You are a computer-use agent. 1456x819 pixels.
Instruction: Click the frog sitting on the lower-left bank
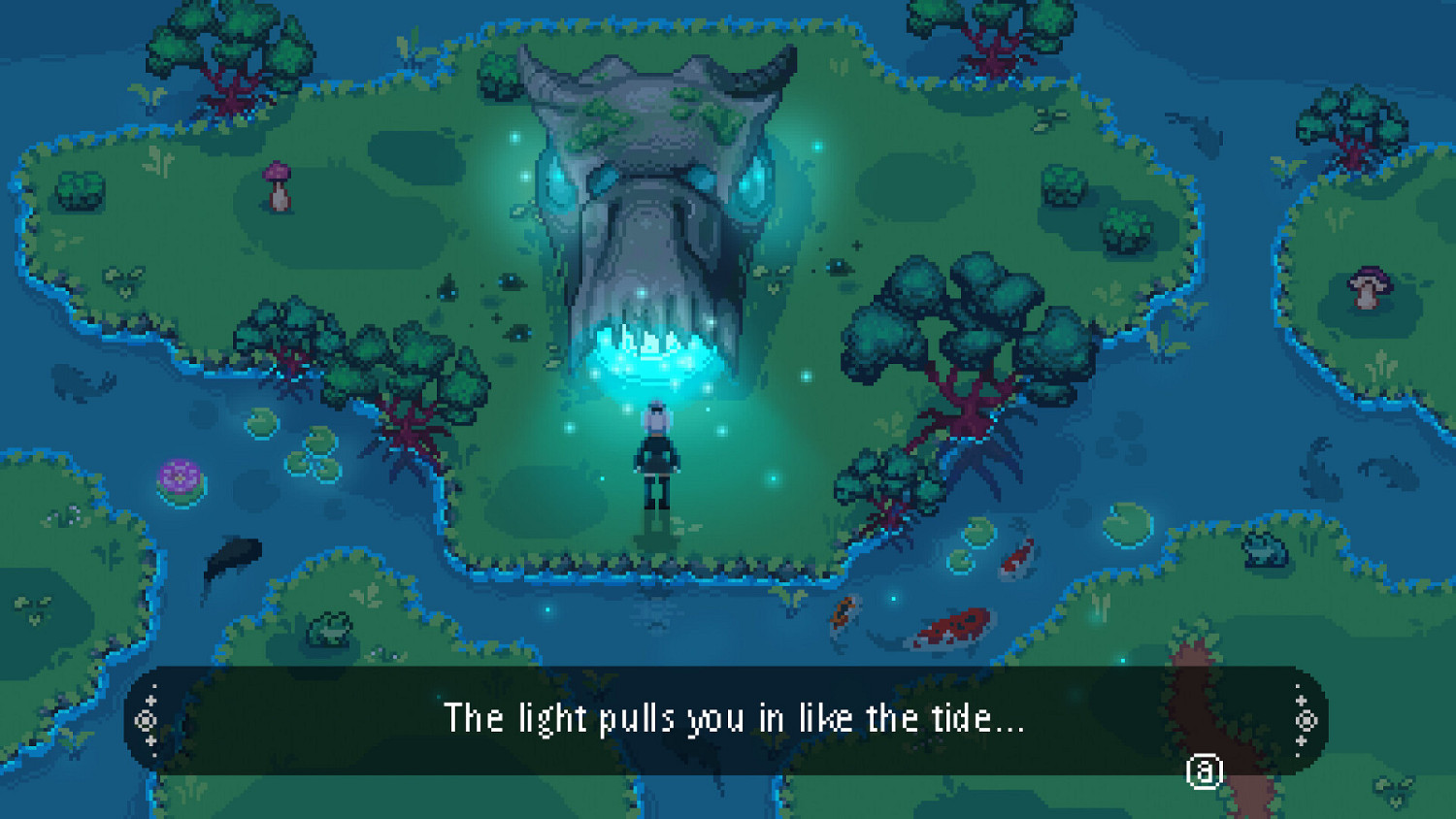(x=328, y=626)
